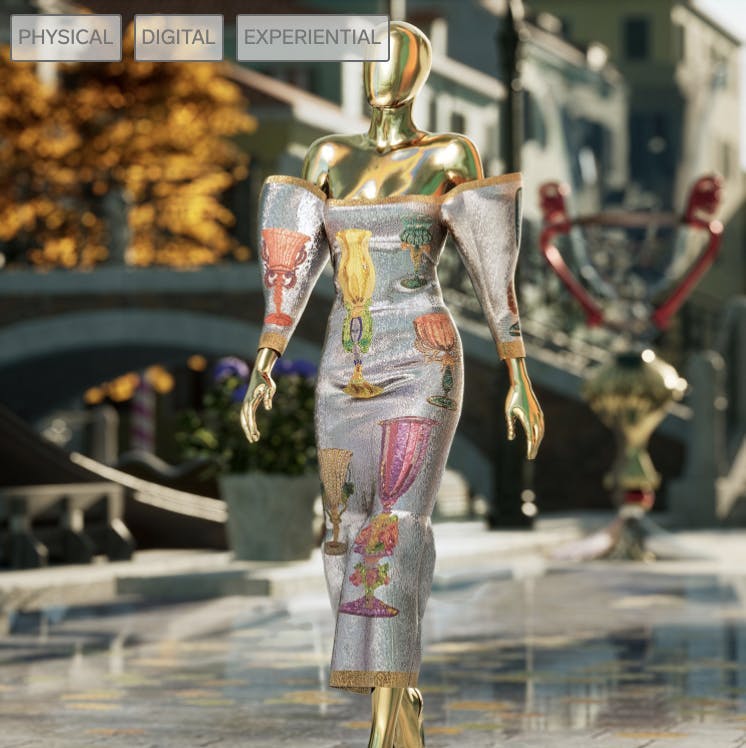Select the PHYSICAL tag button
The image size is (746, 748).
click(66, 38)
